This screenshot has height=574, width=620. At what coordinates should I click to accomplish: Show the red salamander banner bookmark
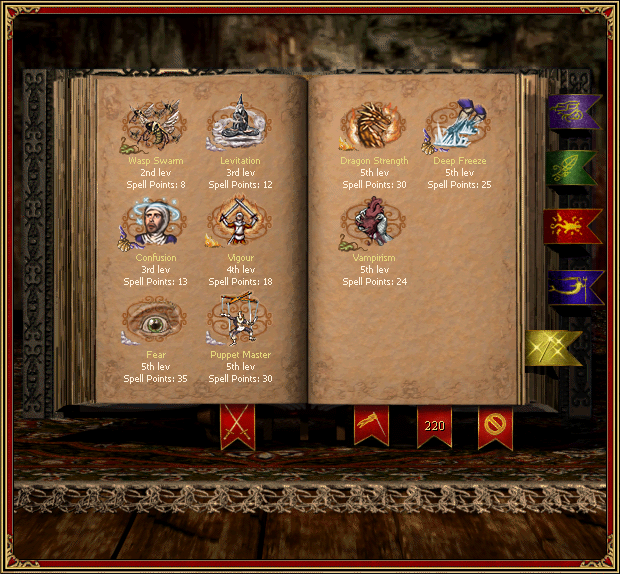[x=572, y=226]
